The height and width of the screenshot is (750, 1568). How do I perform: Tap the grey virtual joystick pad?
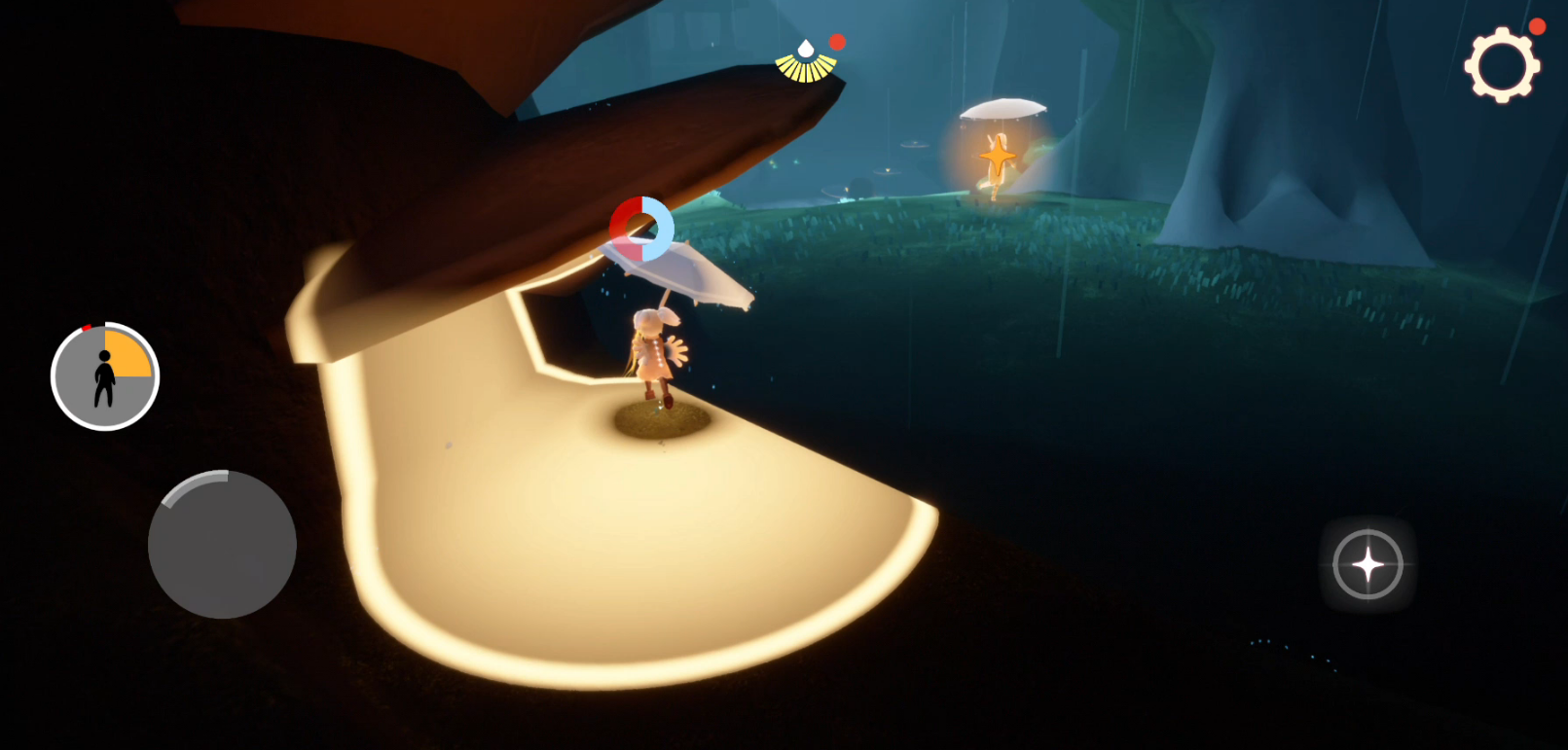(222, 545)
